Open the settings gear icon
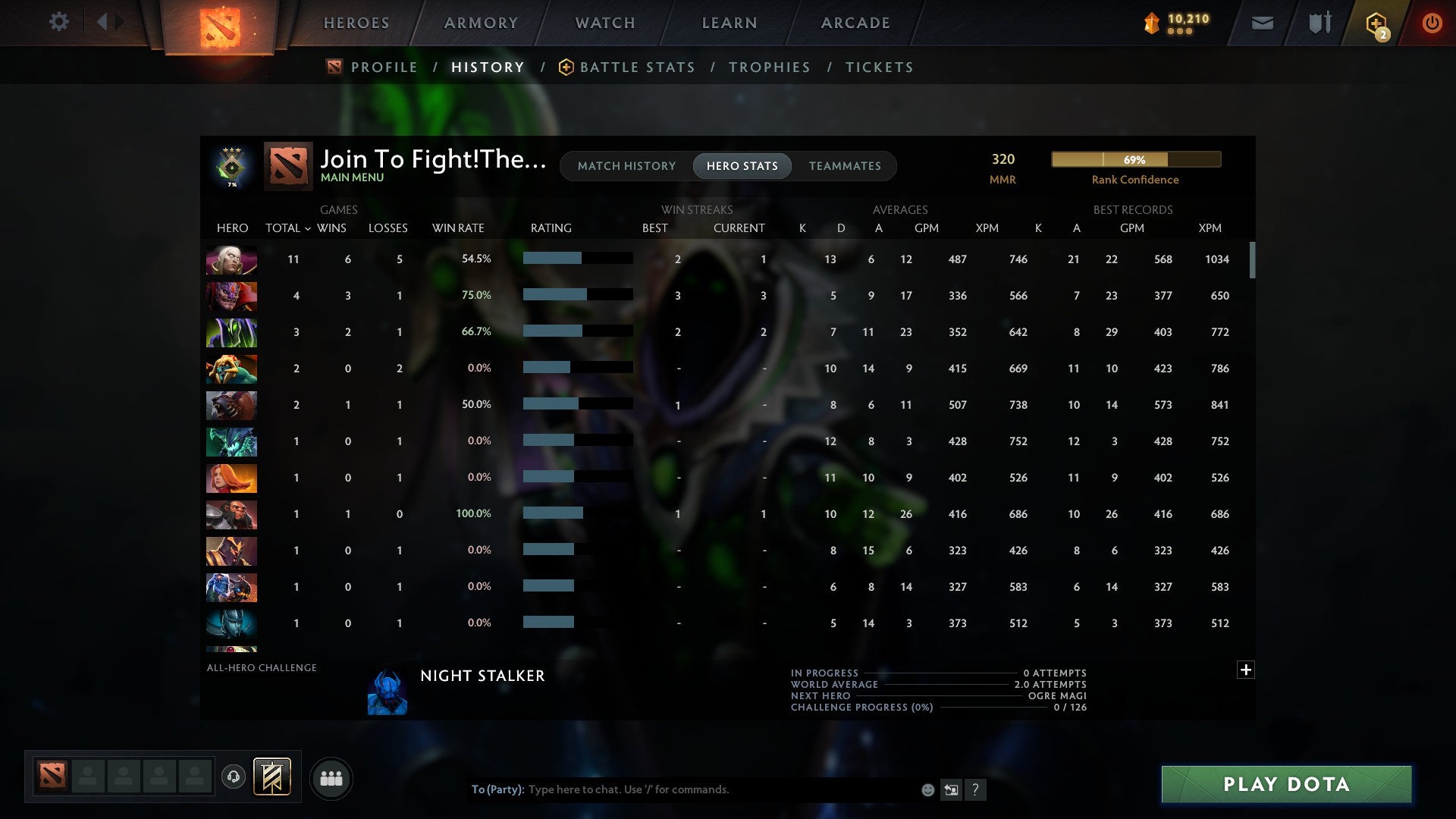Image resolution: width=1456 pixels, height=819 pixels. [59, 22]
